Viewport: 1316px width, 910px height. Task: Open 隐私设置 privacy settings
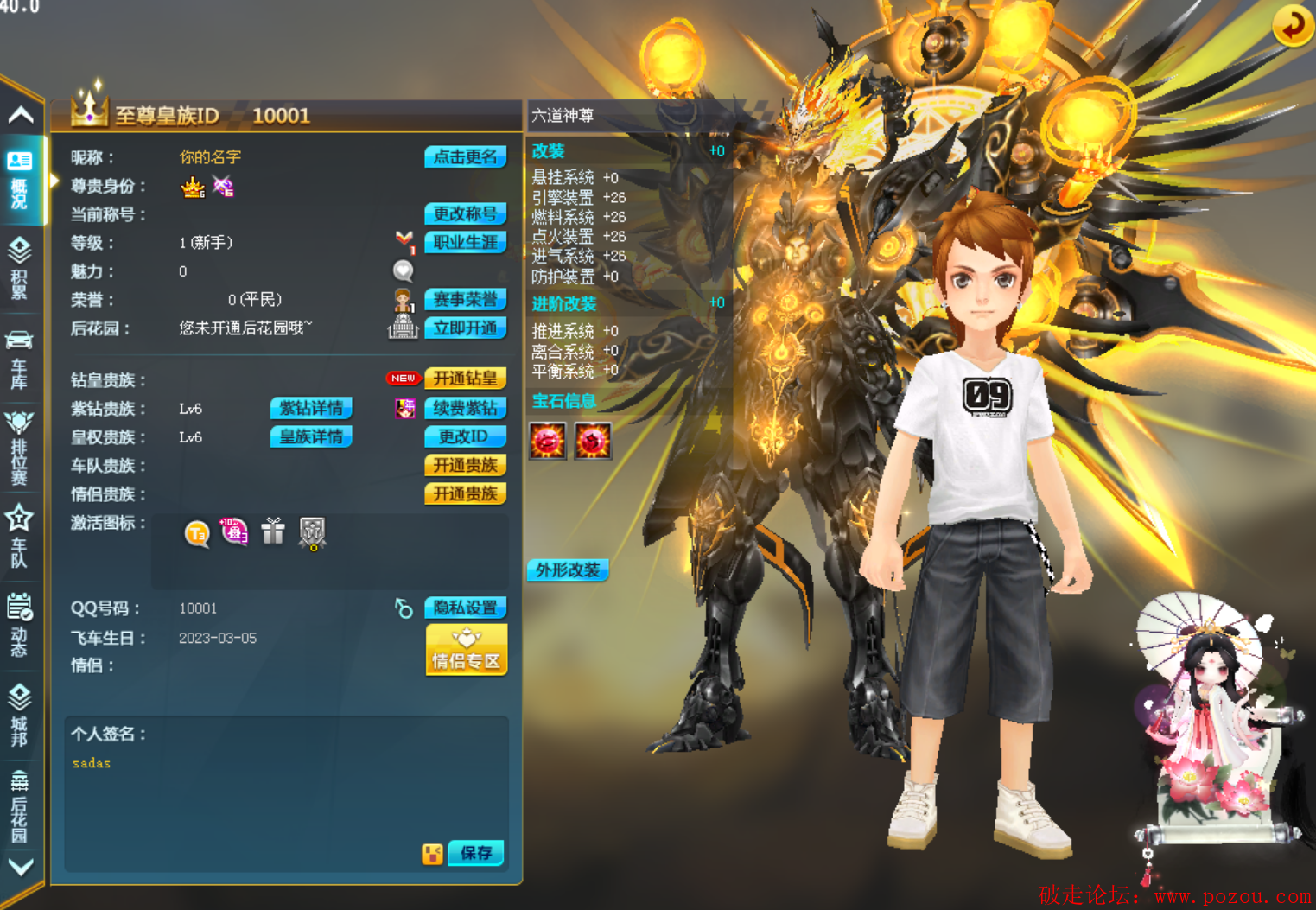coord(465,608)
